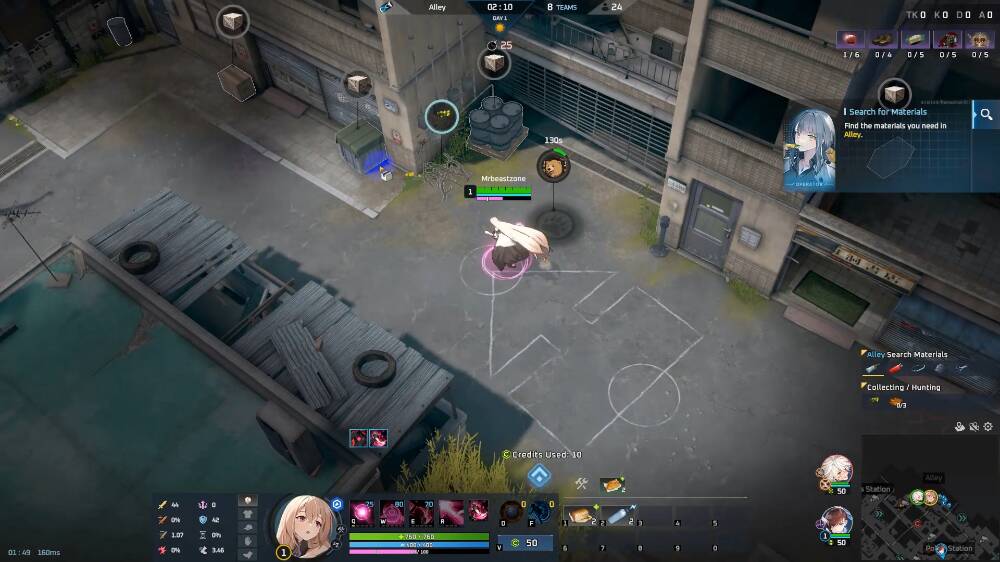This screenshot has width=1000, height=562.
Task: Select the white-haired teammate portrait
Action: [x=836, y=470]
